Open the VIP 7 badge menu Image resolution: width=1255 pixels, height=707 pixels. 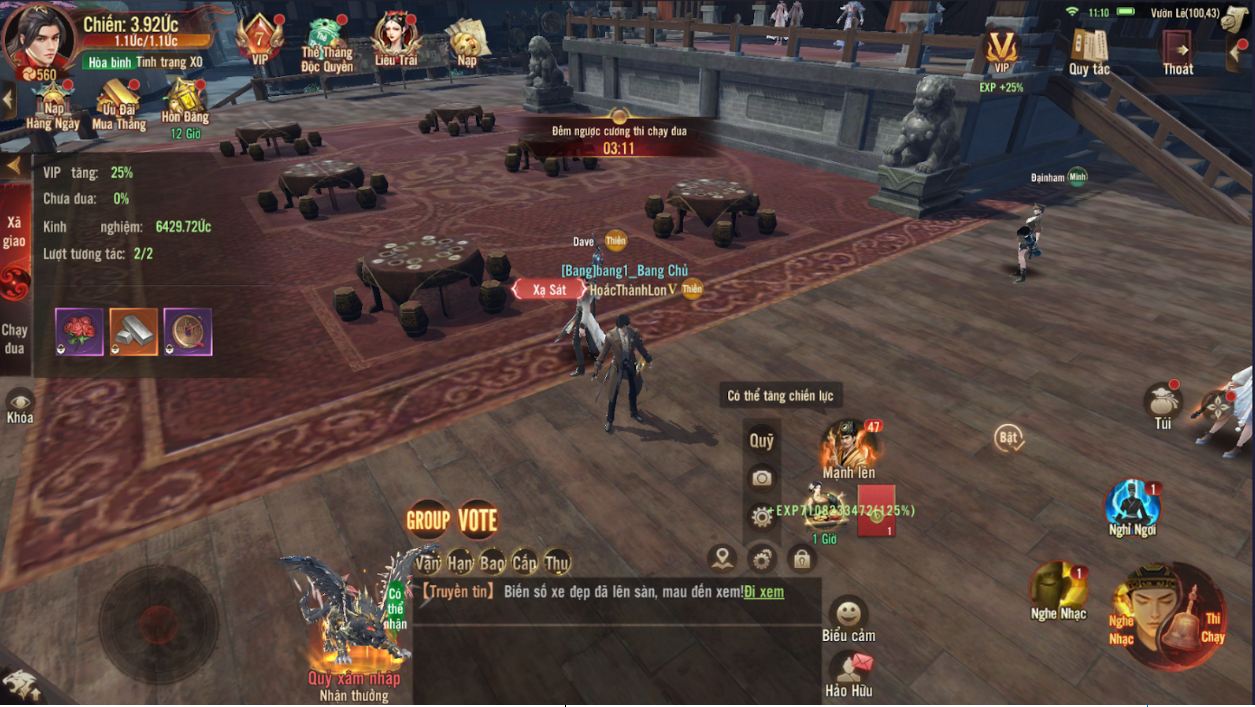pos(260,39)
